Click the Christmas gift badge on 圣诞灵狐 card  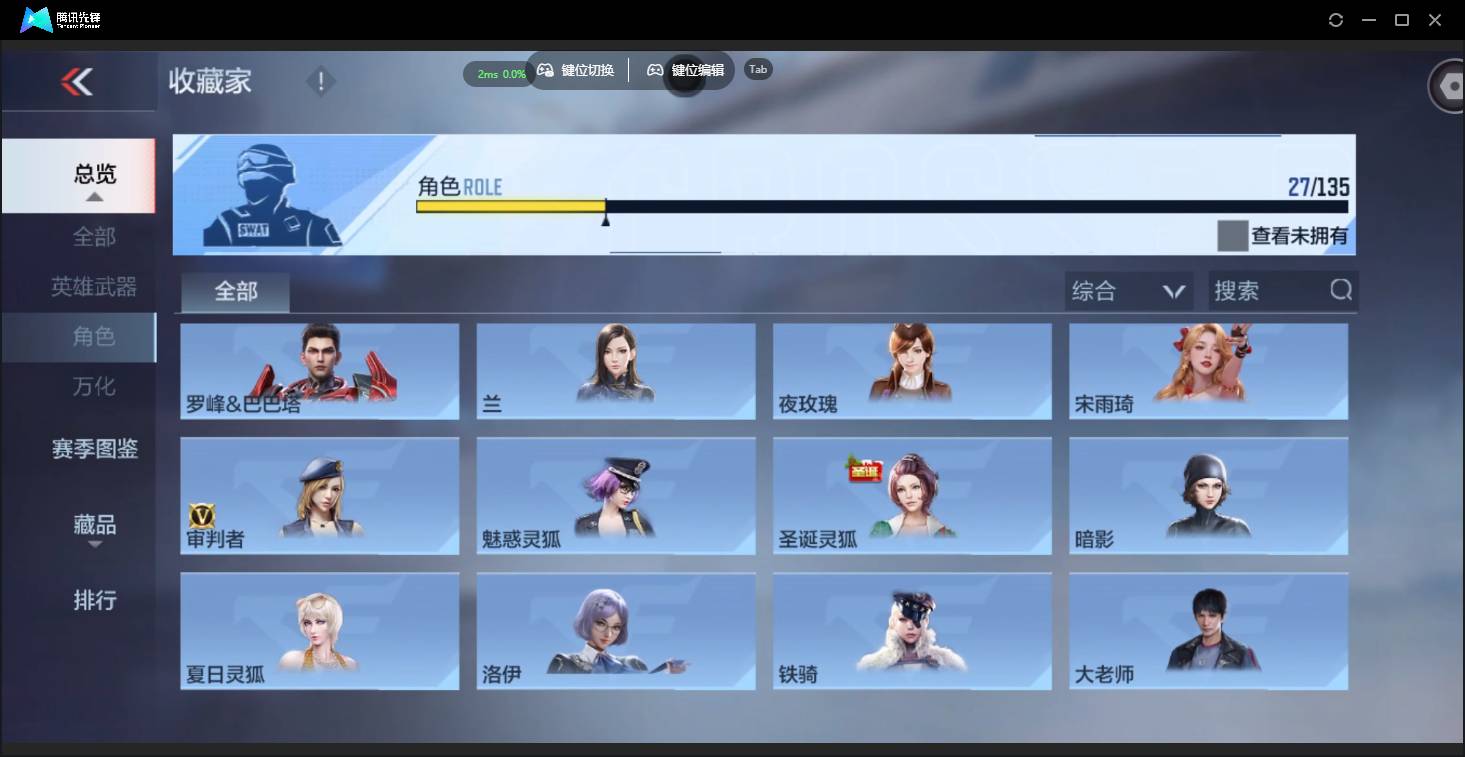click(865, 470)
